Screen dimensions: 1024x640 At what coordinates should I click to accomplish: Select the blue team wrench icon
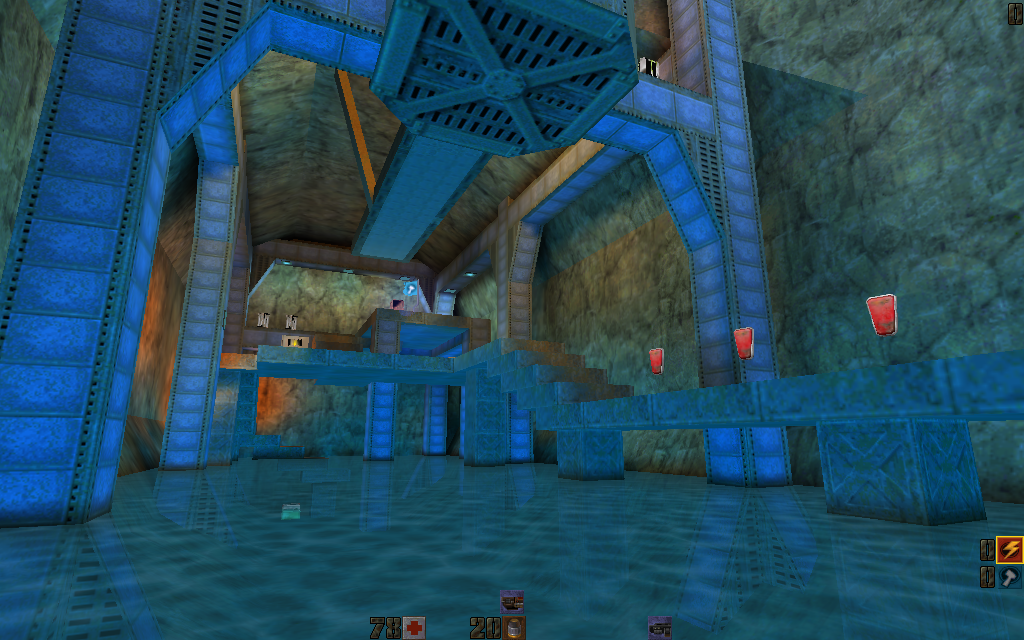coord(1010,577)
